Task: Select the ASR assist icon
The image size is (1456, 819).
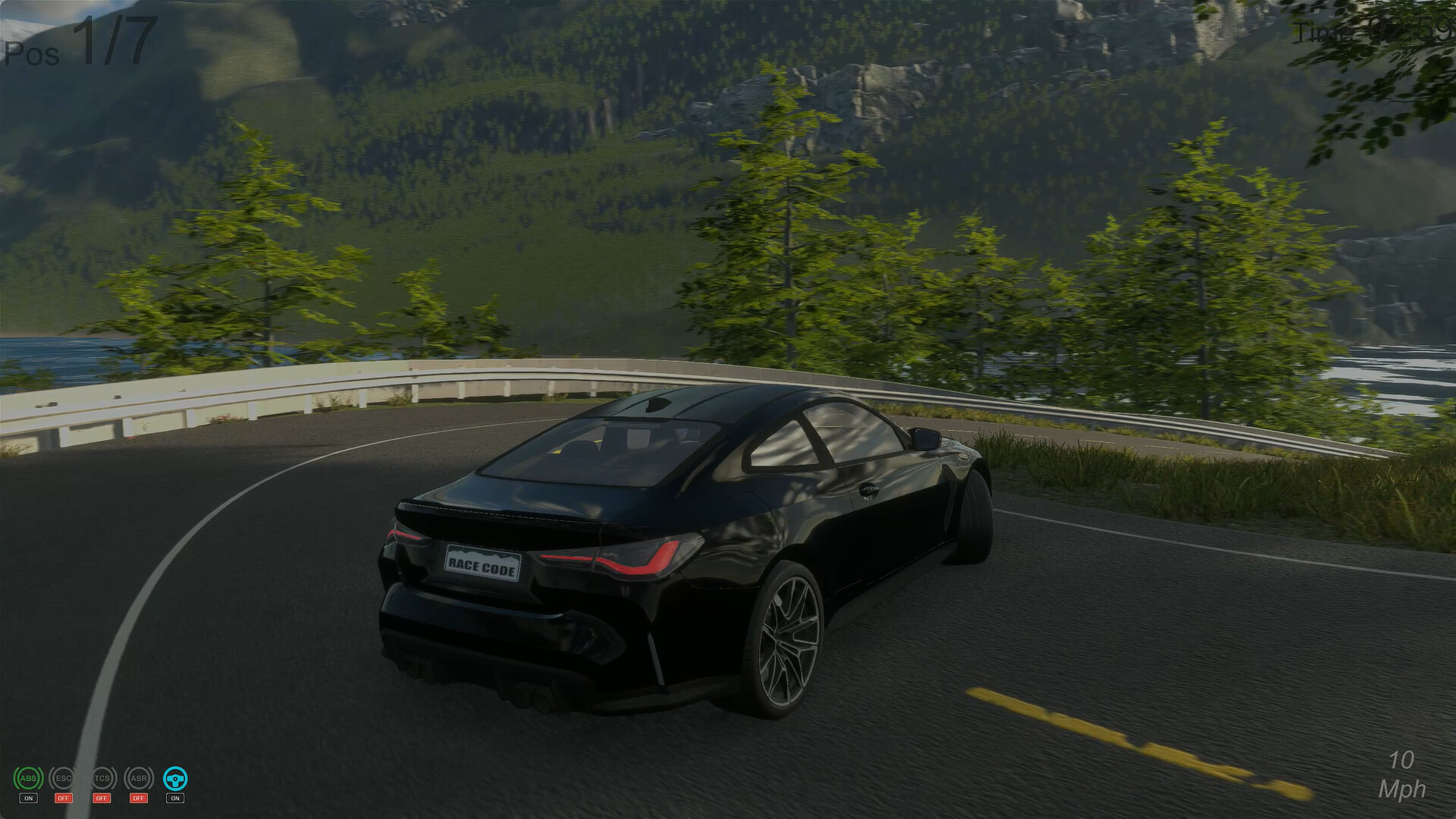Action: coord(139,778)
